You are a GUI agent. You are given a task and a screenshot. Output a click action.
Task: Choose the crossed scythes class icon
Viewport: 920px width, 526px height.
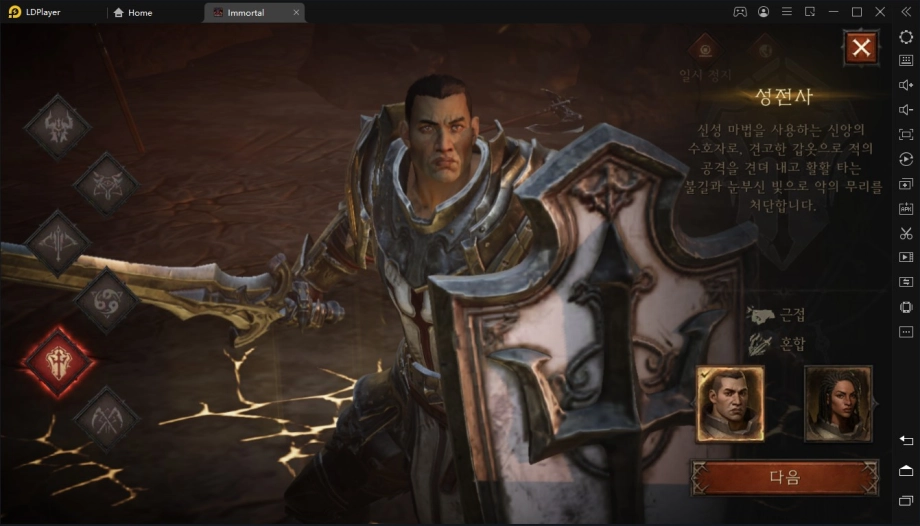tap(106, 418)
